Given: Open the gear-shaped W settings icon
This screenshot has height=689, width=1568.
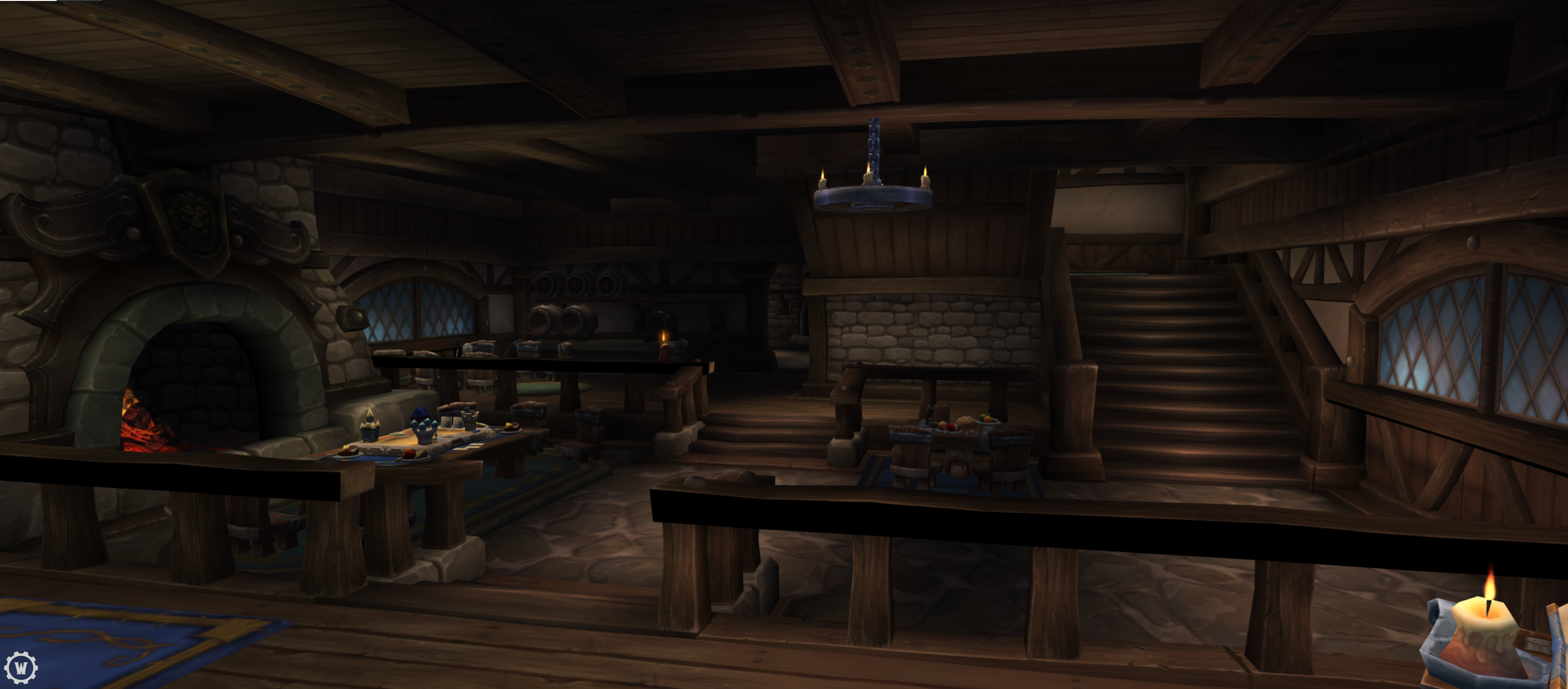Looking at the screenshot, I should click(x=21, y=668).
